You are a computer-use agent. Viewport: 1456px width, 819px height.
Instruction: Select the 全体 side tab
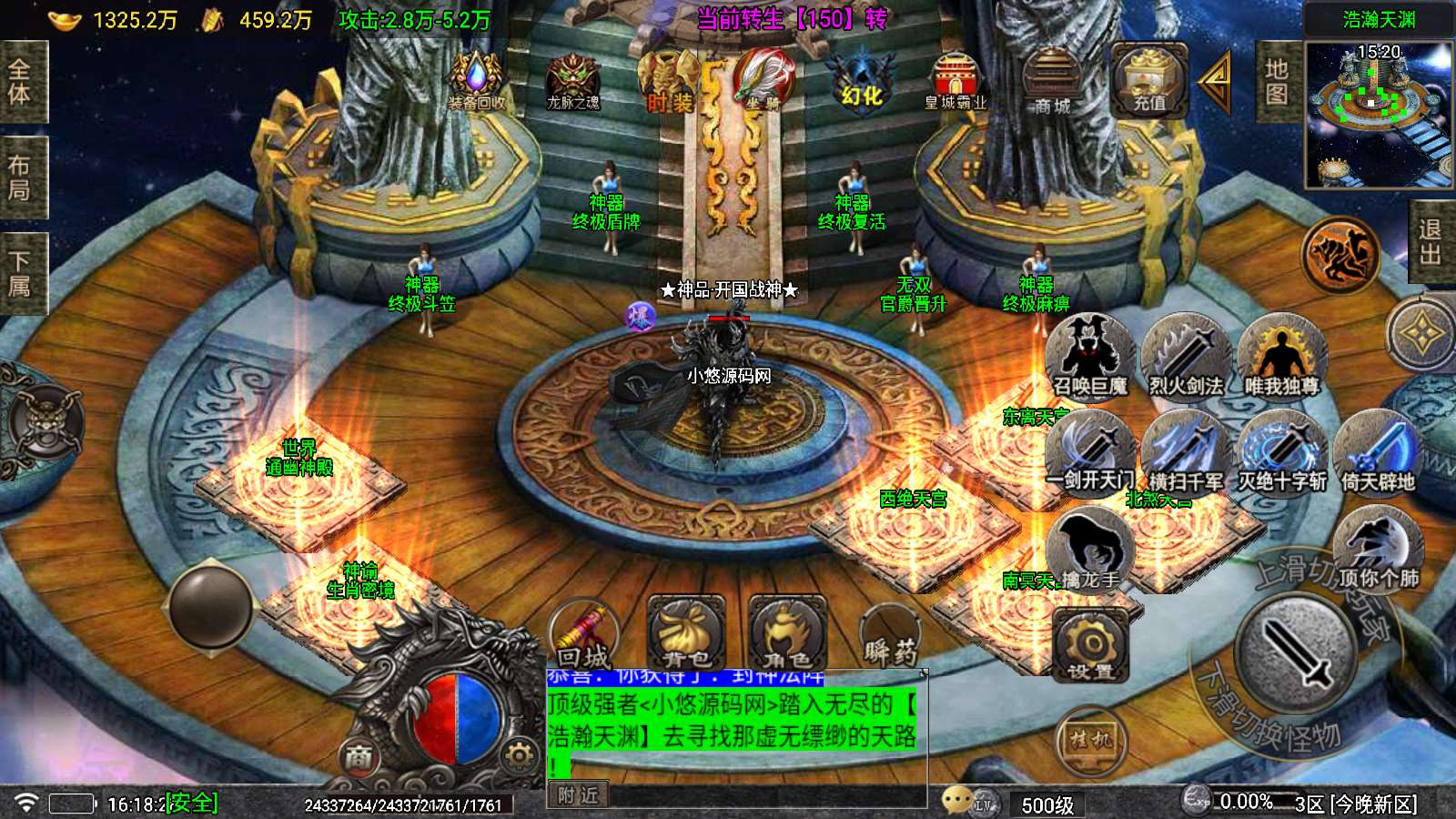tap(20, 82)
